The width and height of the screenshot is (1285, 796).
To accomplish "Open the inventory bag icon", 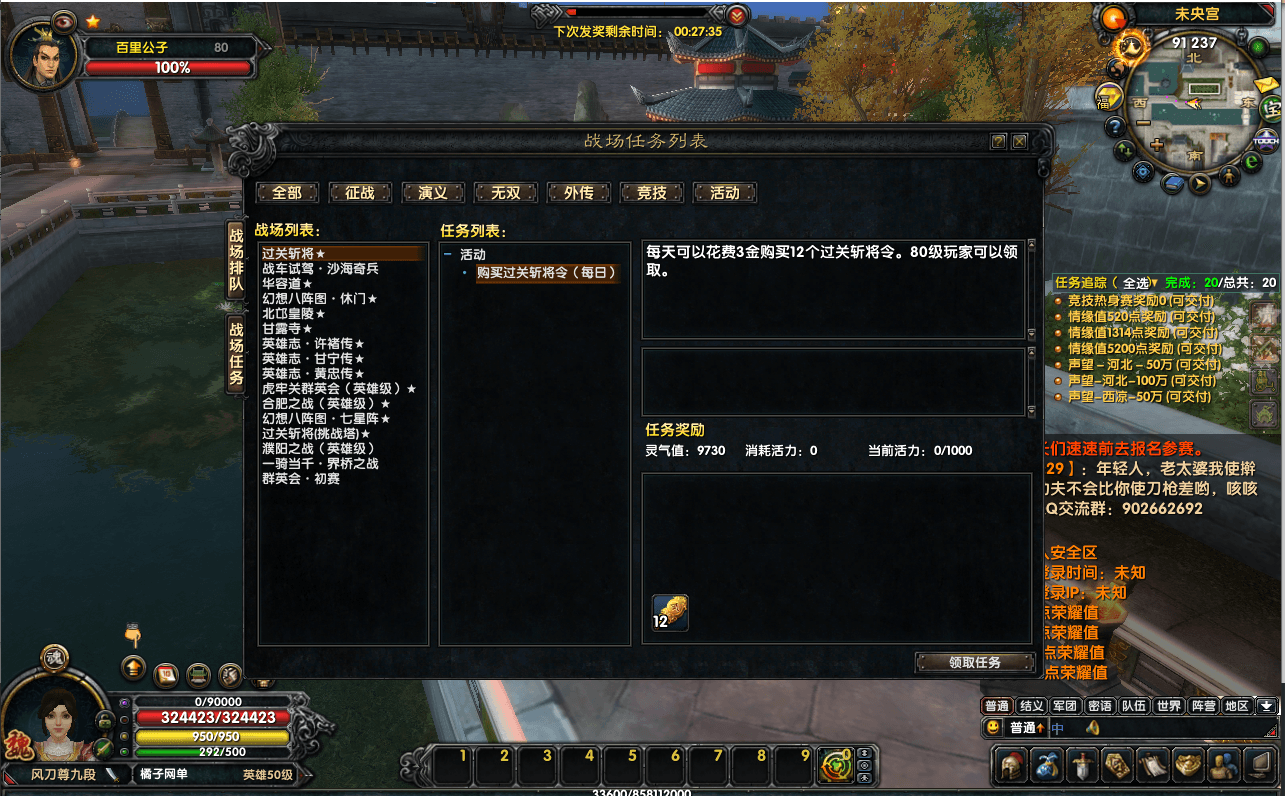I will pos(1048,765).
